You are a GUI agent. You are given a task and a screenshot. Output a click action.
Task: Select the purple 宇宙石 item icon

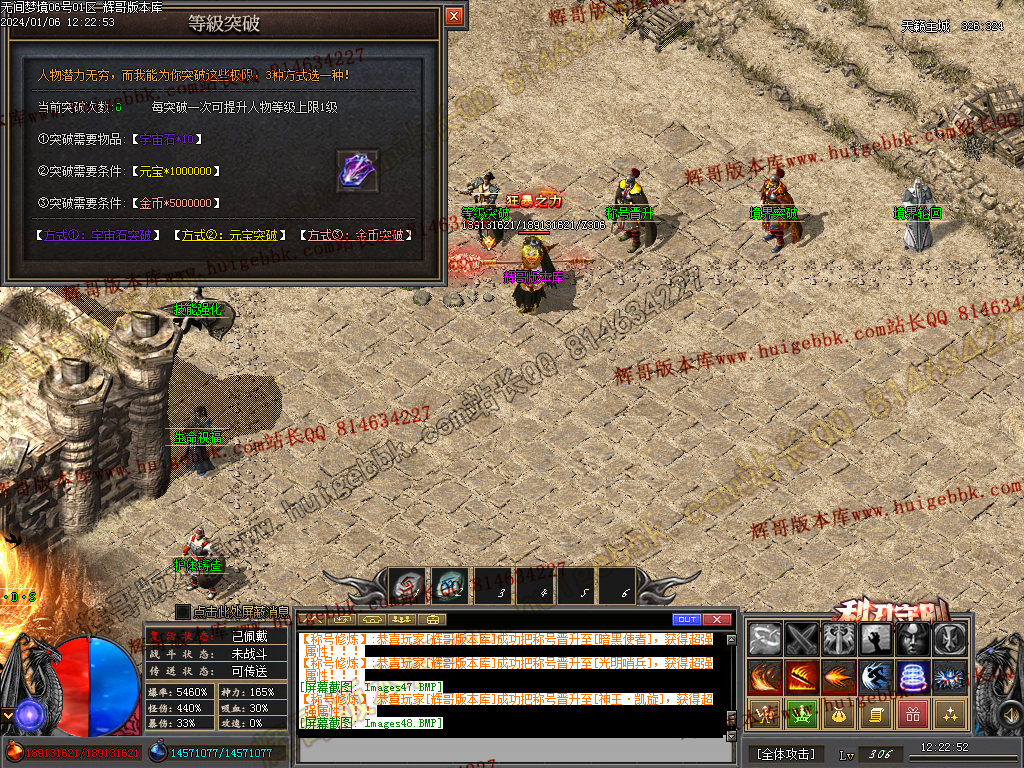click(357, 171)
